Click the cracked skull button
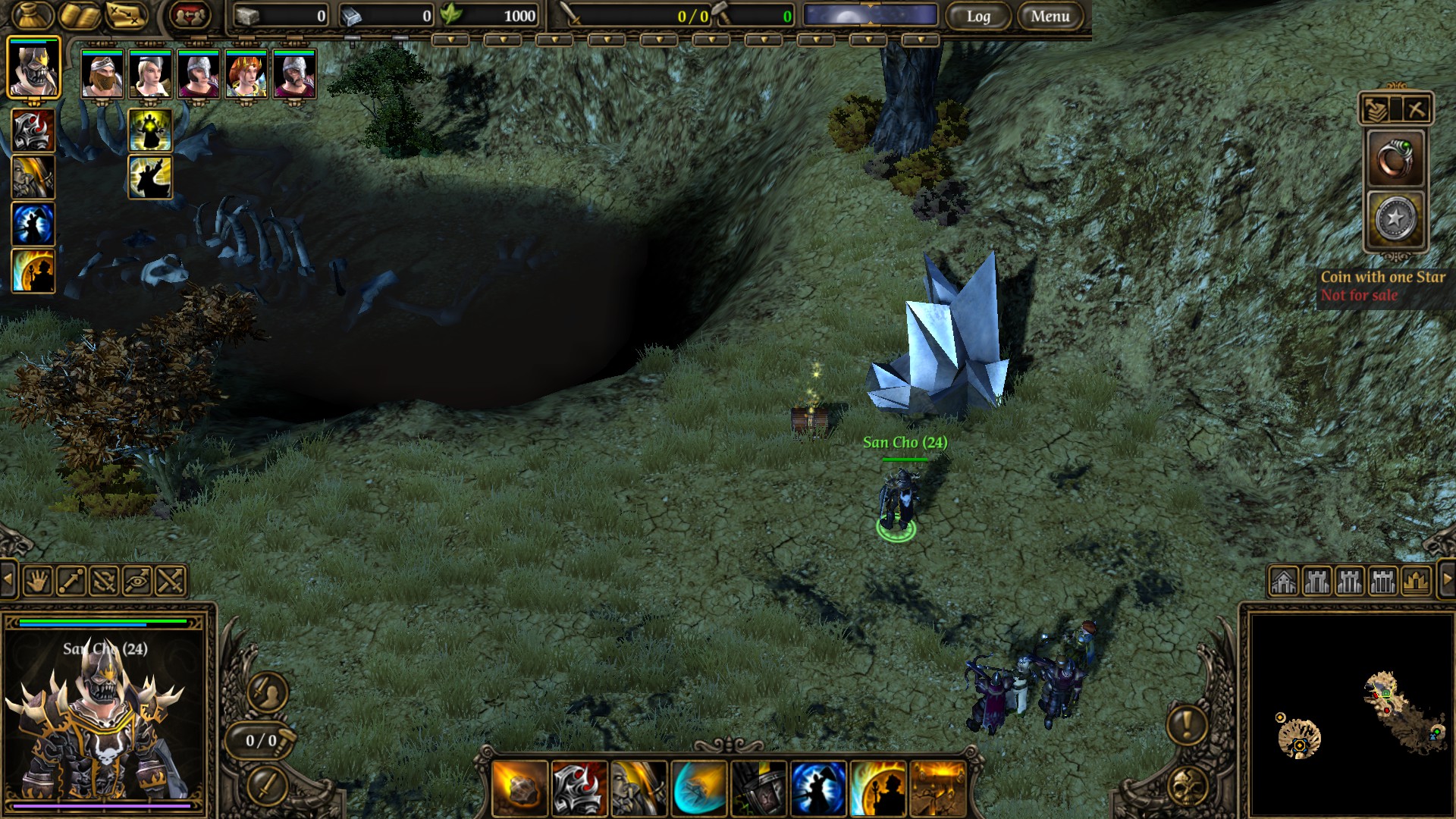The height and width of the screenshot is (819, 1456). (x=1187, y=787)
